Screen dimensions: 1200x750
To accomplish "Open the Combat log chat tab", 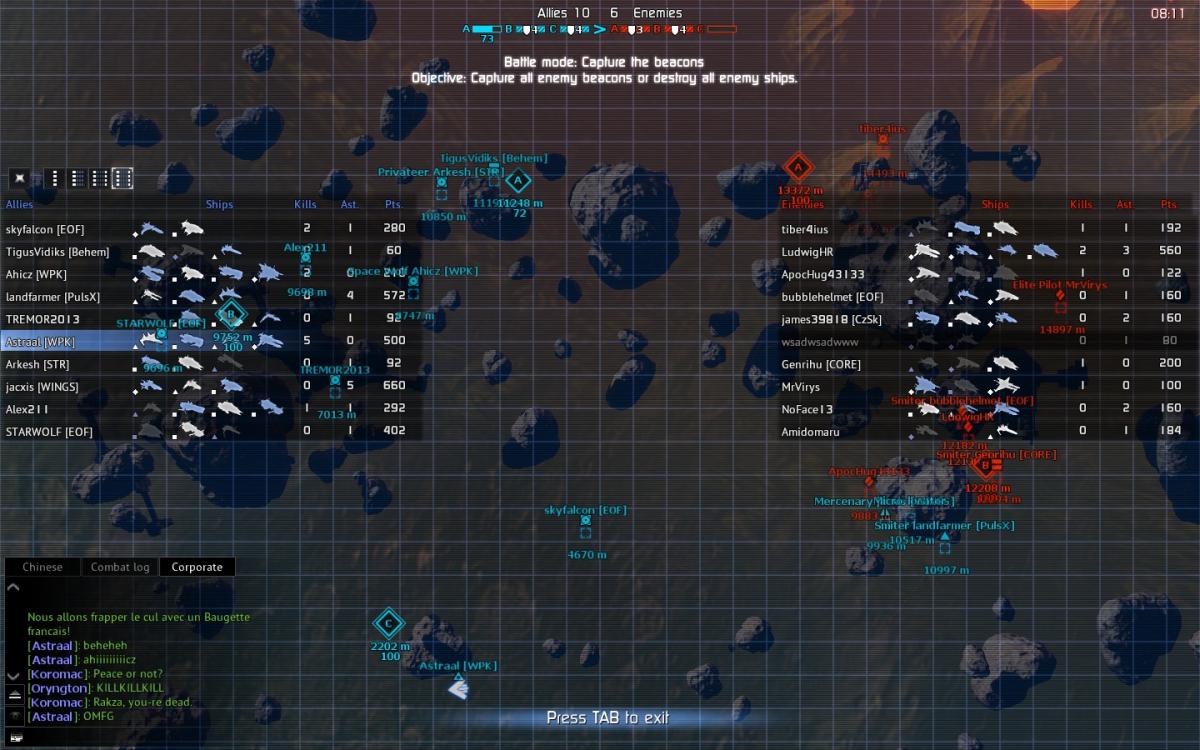I will (120, 567).
